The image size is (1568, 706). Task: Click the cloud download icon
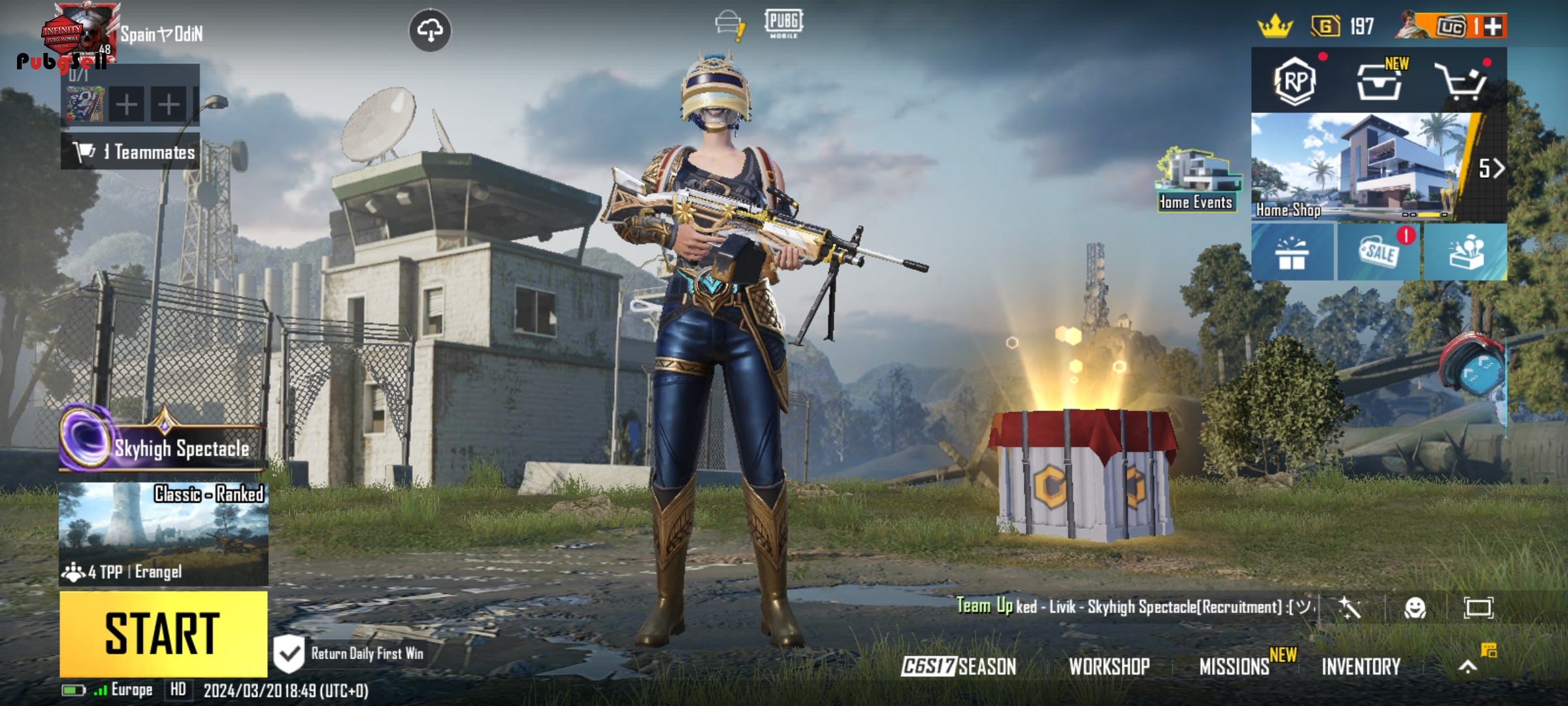[430, 30]
